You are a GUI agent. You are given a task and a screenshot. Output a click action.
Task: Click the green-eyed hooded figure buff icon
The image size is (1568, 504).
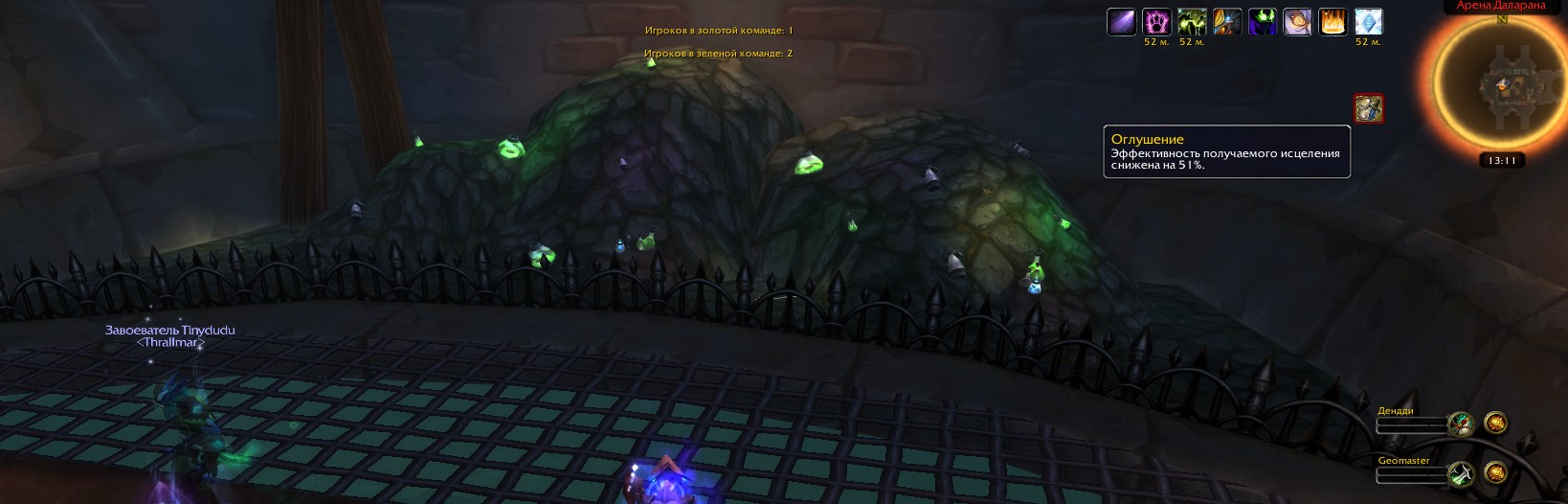pyautogui.click(x=1263, y=22)
